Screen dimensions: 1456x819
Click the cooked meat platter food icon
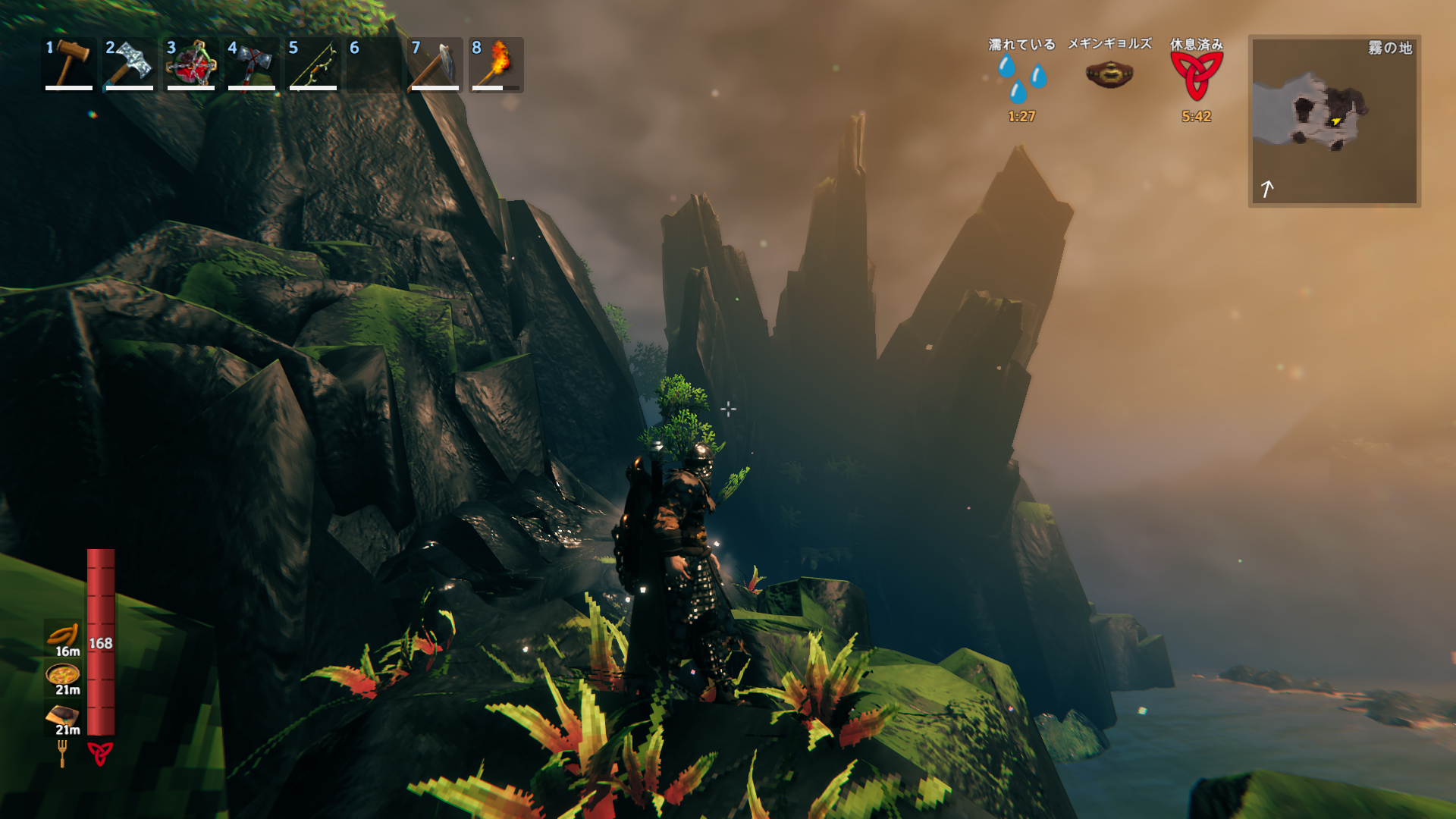click(x=63, y=714)
